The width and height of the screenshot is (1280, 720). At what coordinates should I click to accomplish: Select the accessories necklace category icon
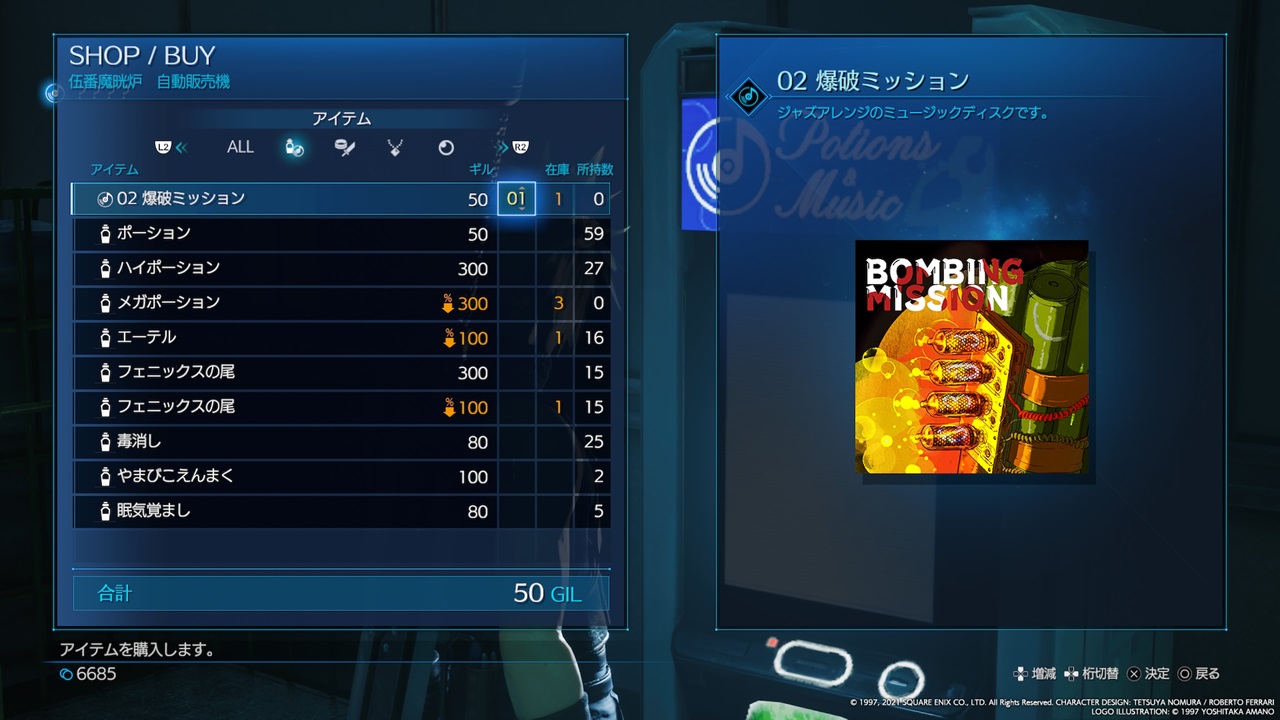[x=393, y=147]
